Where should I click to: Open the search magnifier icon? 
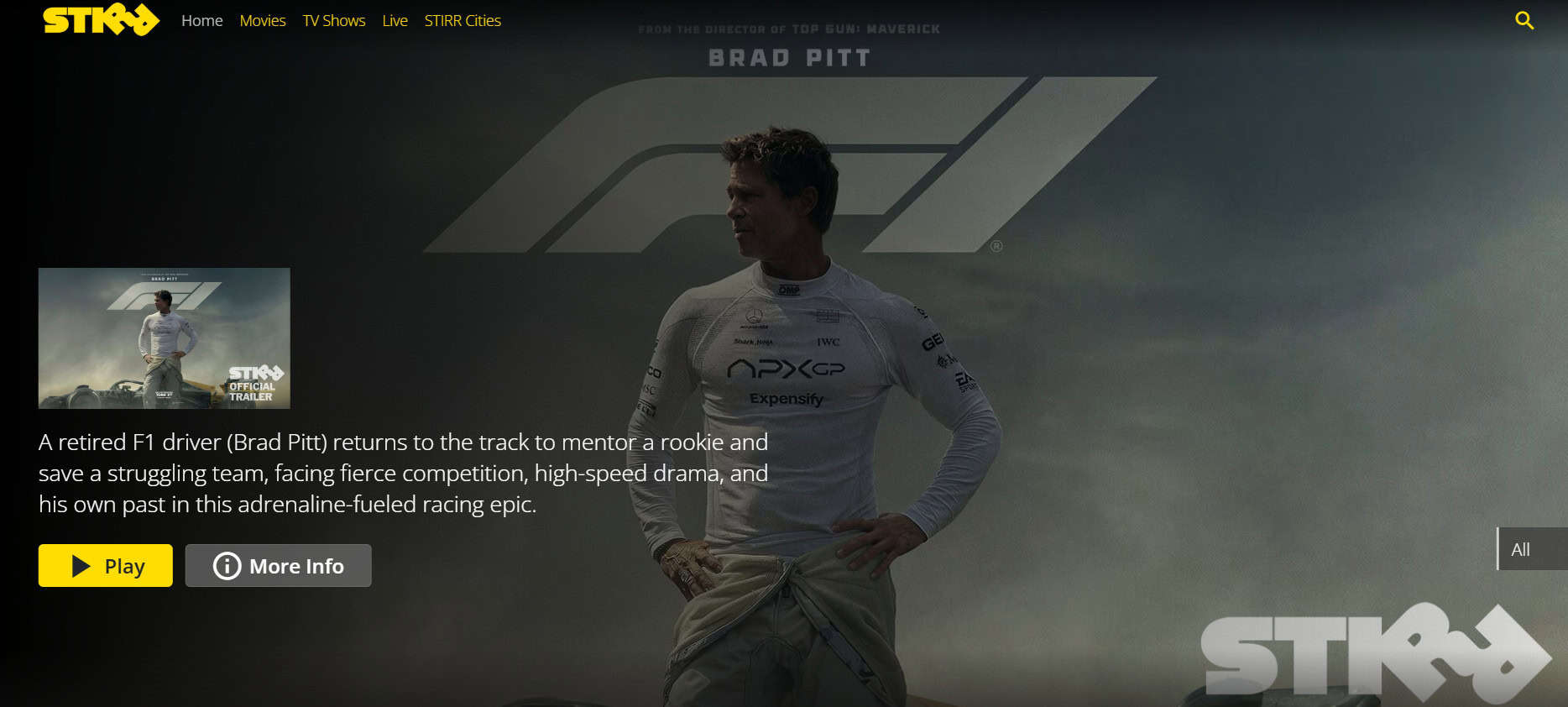1524,21
